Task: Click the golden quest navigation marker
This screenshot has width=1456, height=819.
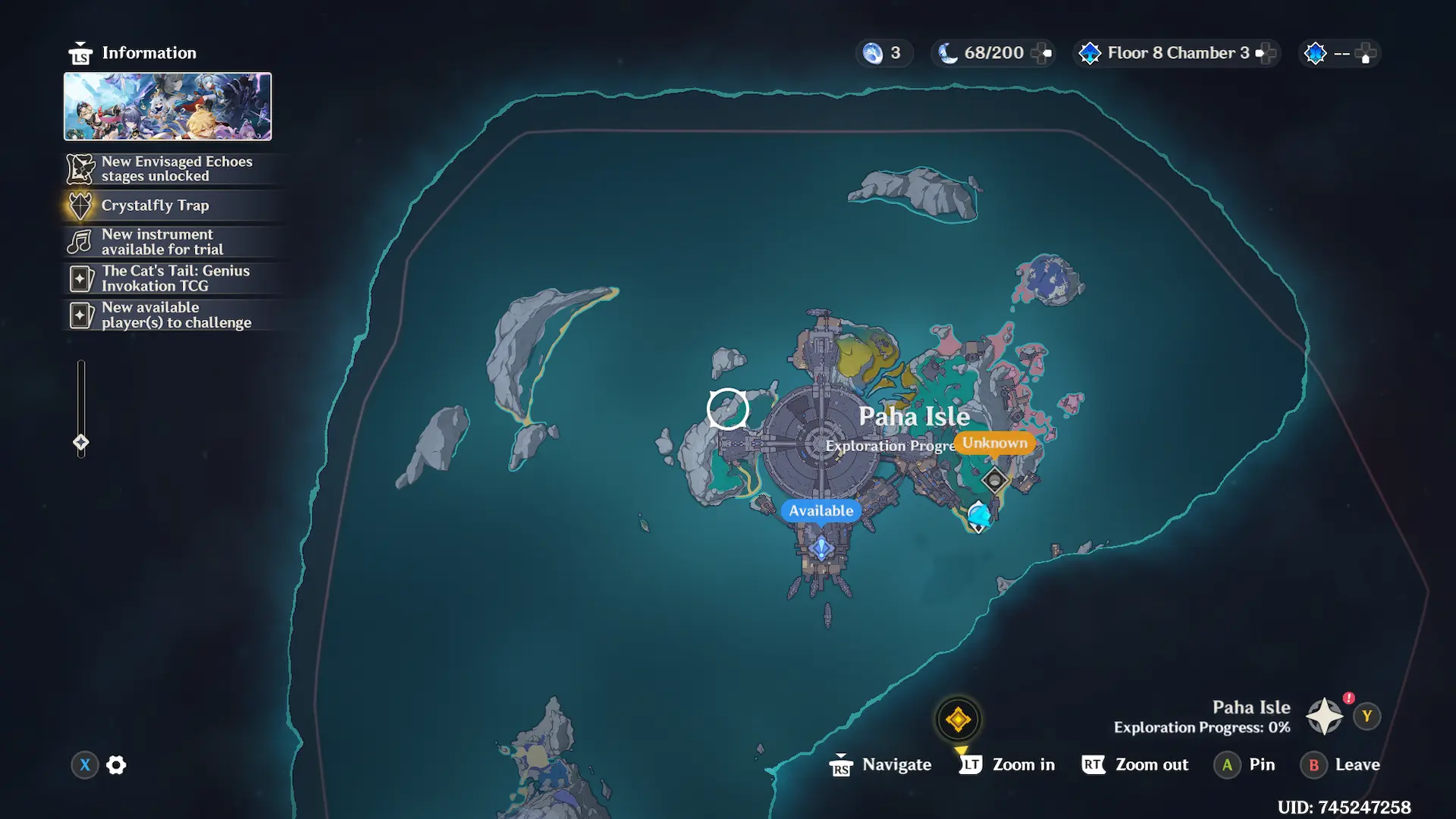Action: point(958,719)
